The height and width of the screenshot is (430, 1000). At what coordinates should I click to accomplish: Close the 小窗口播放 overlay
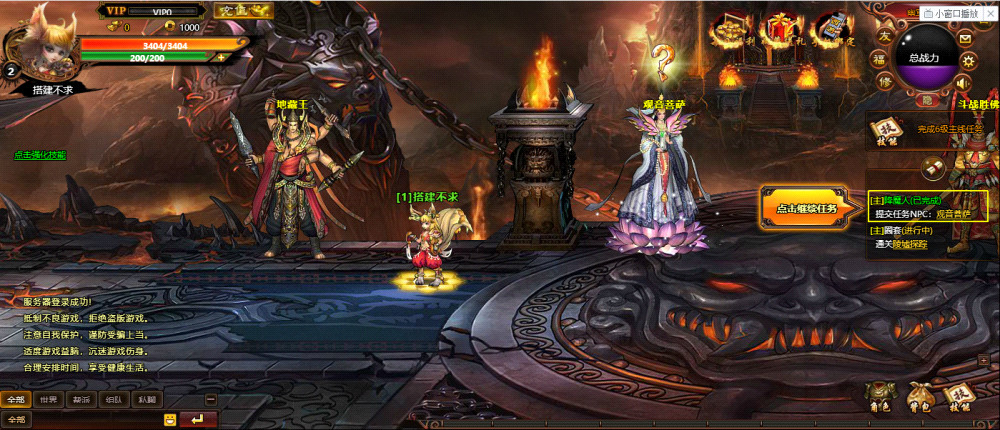tap(992, 13)
